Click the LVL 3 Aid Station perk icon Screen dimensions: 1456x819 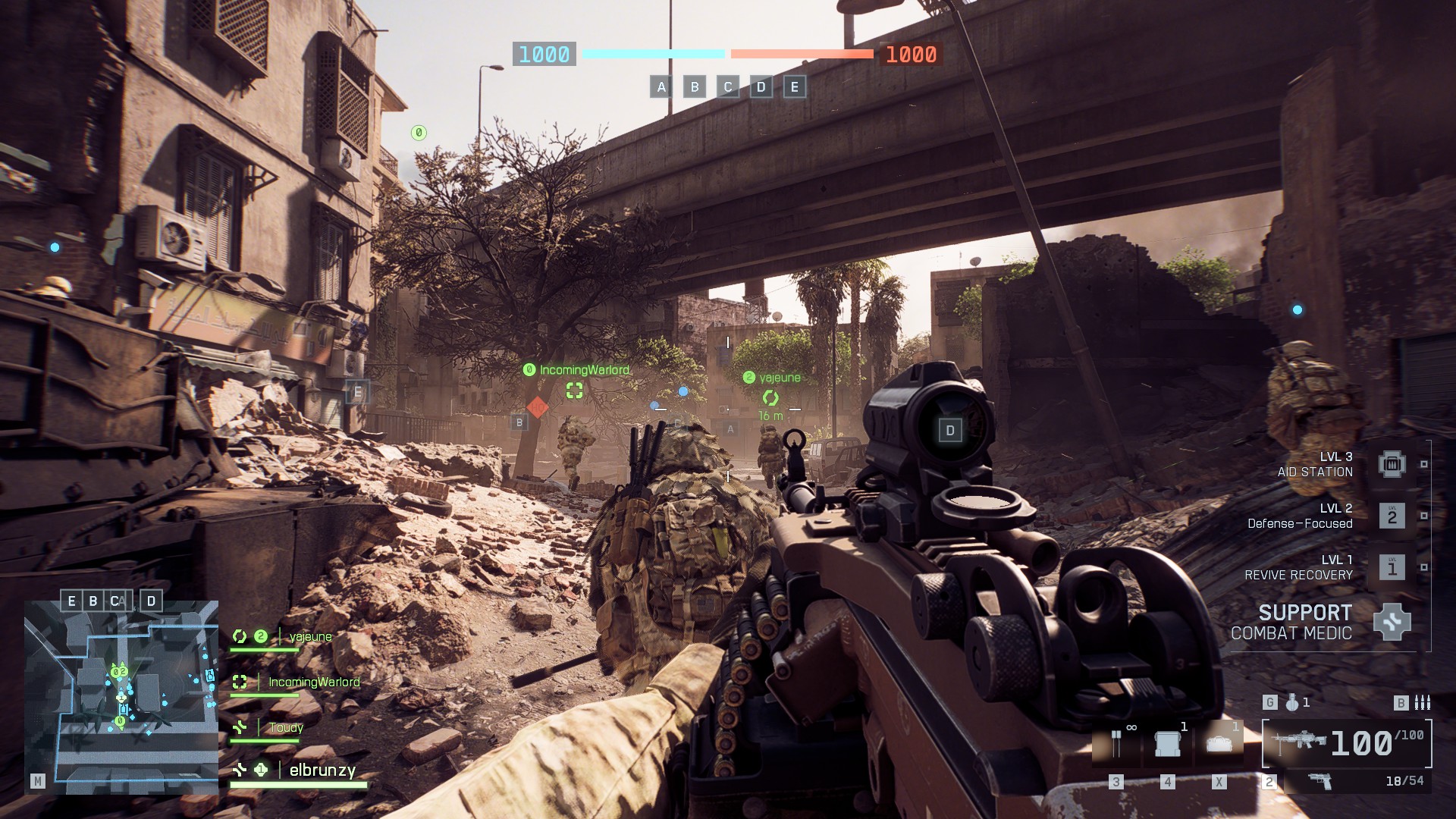click(1392, 464)
